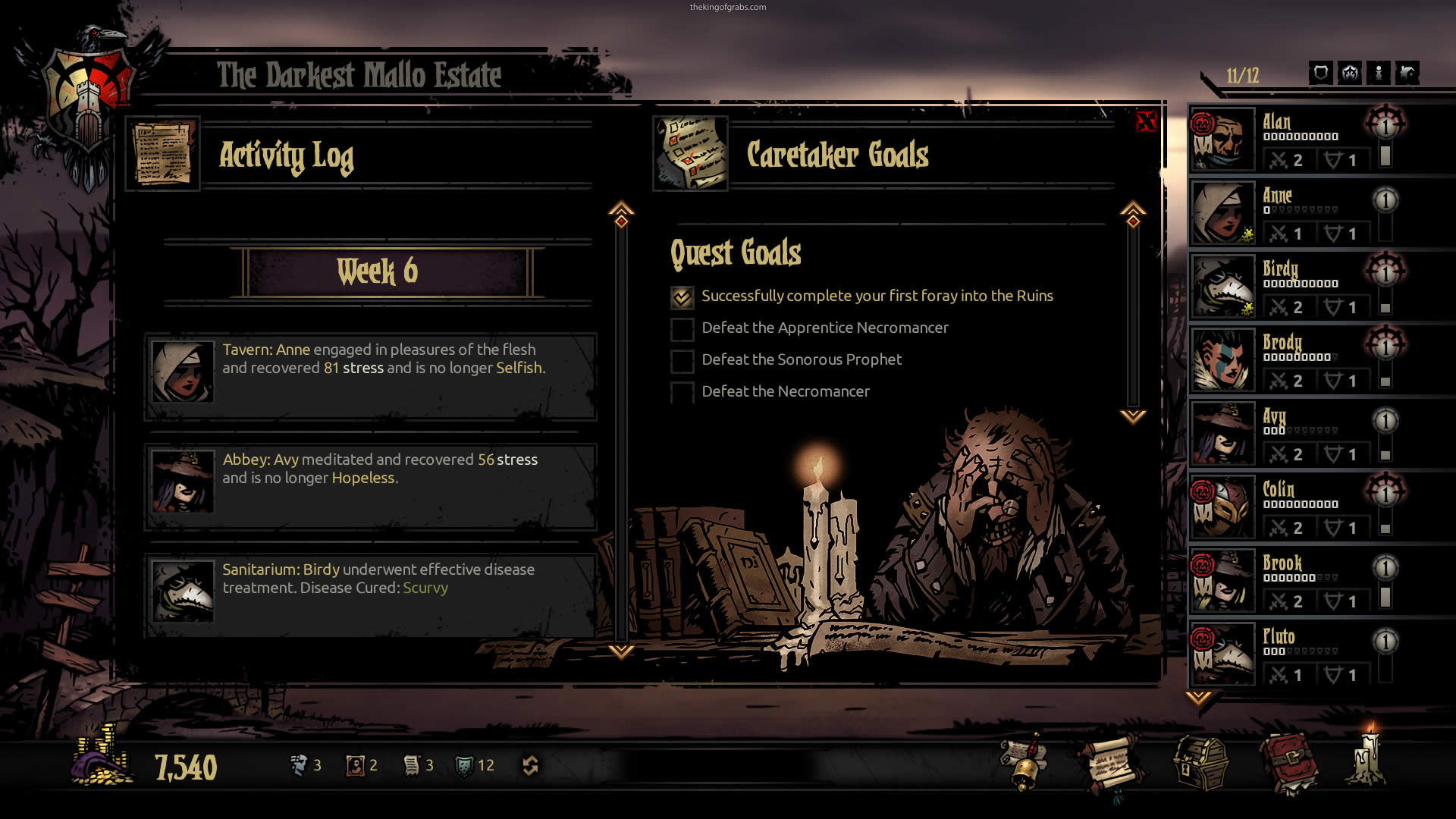Image resolution: width=1456 pixels, height=819 pixels.
Task: Click the Quest Goals down arrow
Action: pos(1133,416)
